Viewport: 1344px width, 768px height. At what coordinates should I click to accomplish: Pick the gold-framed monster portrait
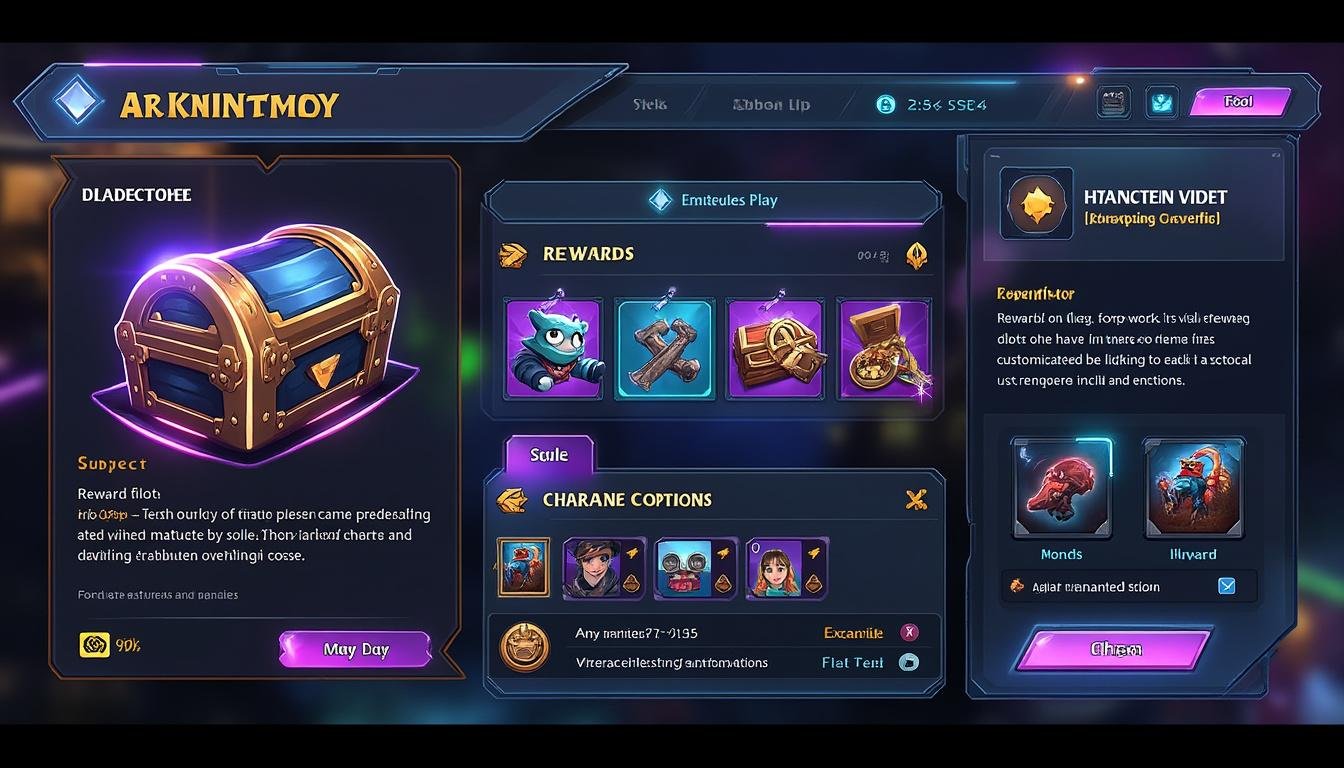click(523, 568)
